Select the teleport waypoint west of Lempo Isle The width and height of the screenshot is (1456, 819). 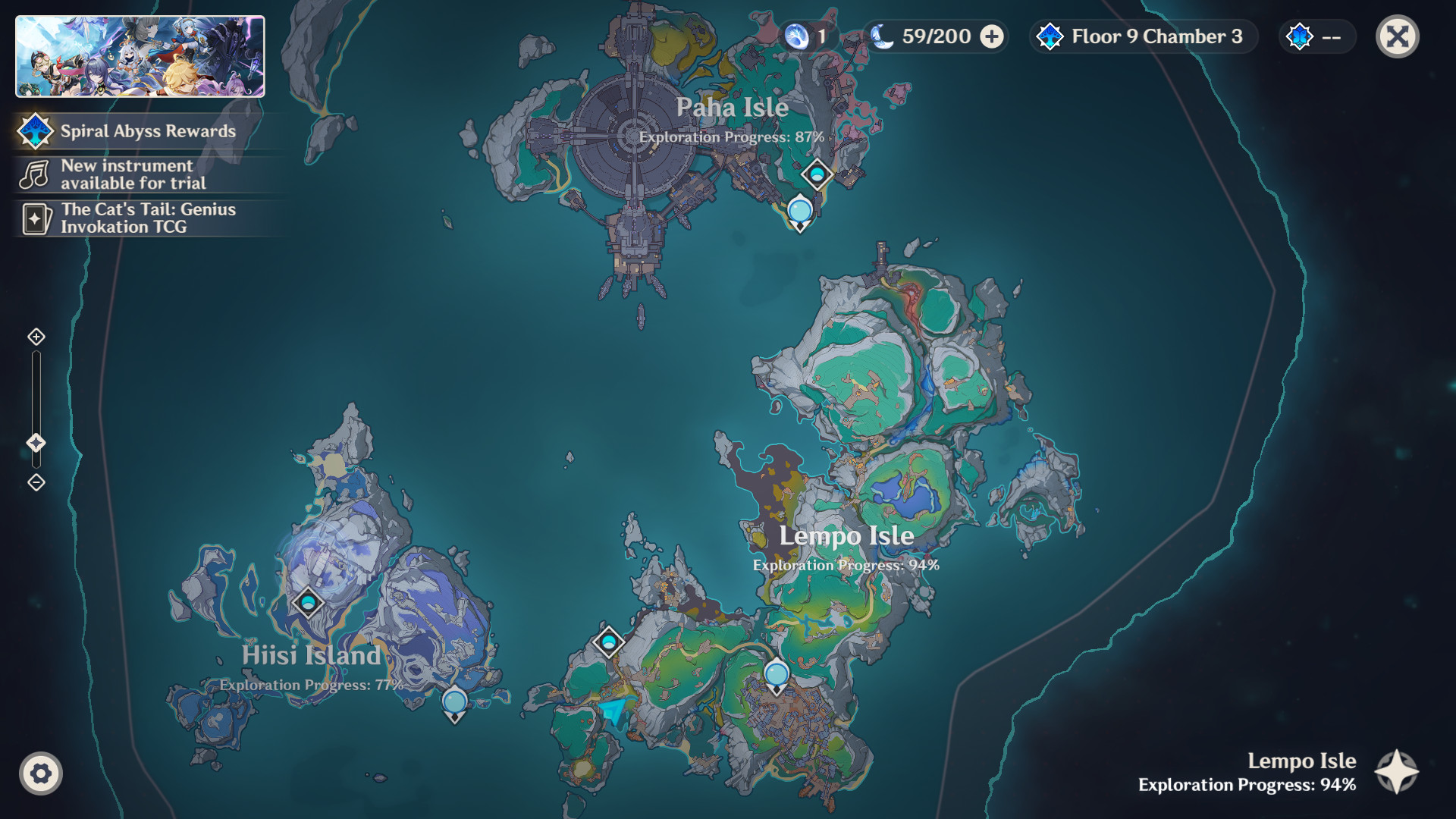click(608, 642)
